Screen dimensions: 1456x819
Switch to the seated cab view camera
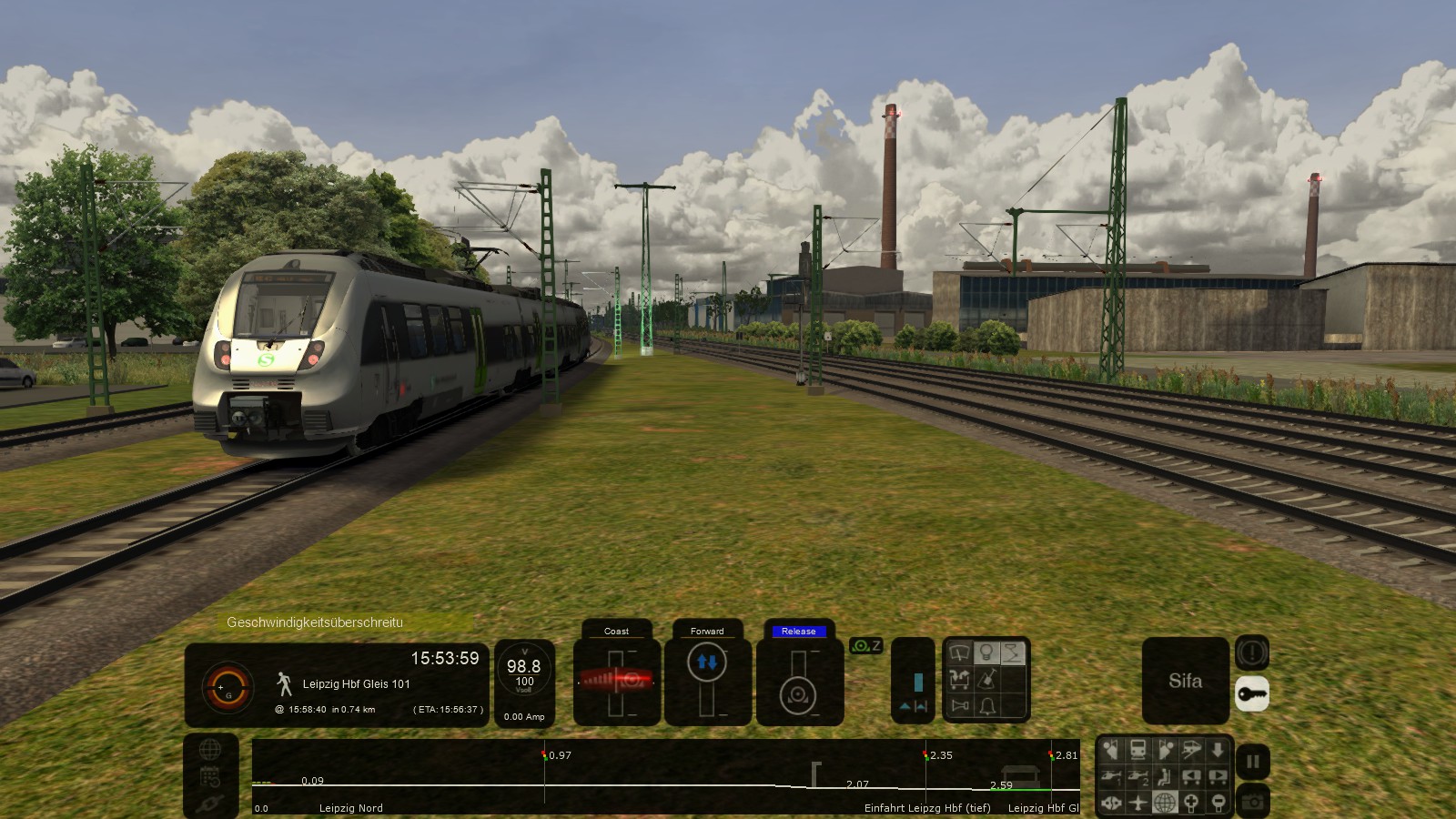(1164, 776)
